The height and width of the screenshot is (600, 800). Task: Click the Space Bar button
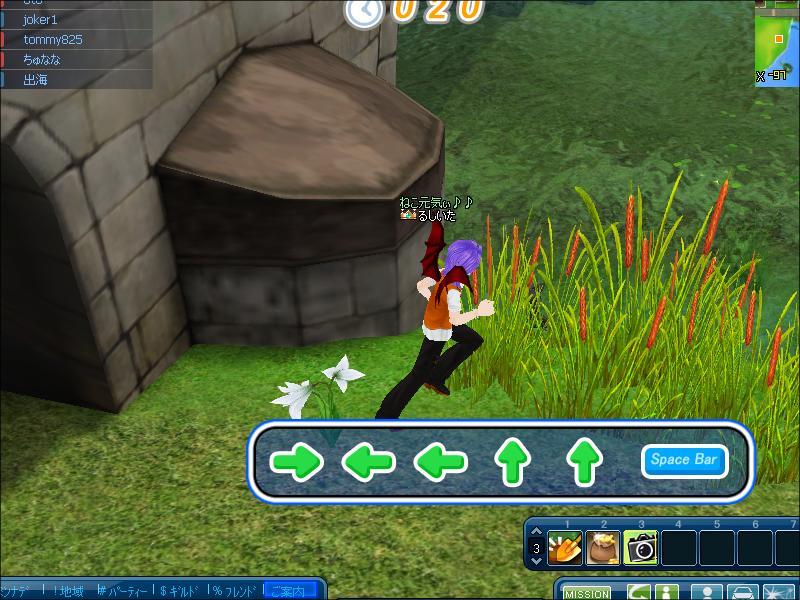(x=684, y=460)
